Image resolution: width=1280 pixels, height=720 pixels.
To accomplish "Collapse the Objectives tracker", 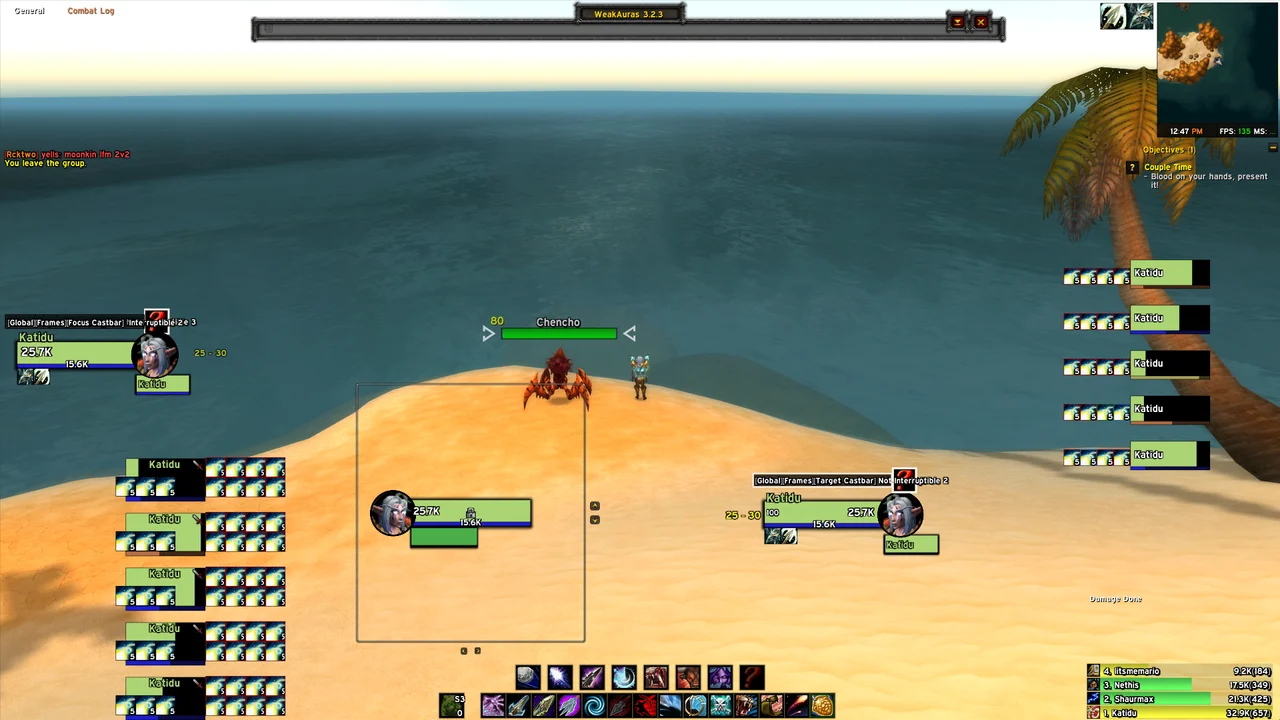I will (x=1273, y=148).
